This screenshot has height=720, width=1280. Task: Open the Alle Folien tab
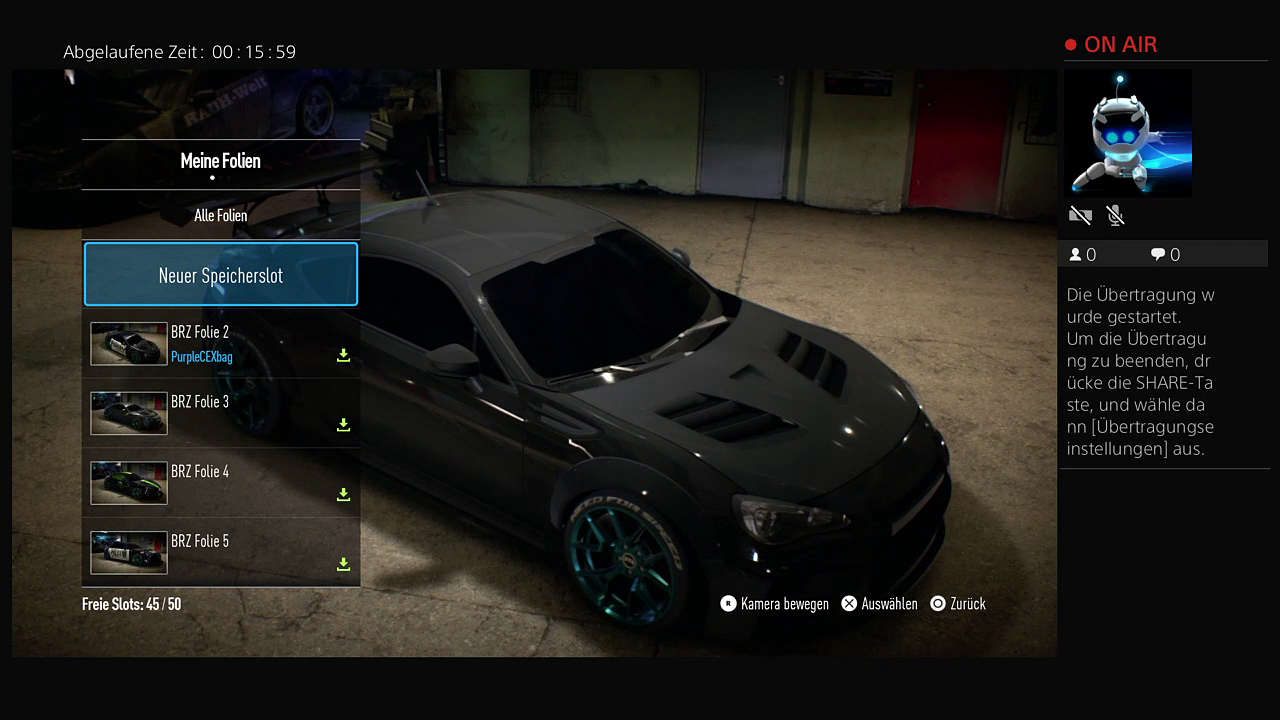(220, 215)
